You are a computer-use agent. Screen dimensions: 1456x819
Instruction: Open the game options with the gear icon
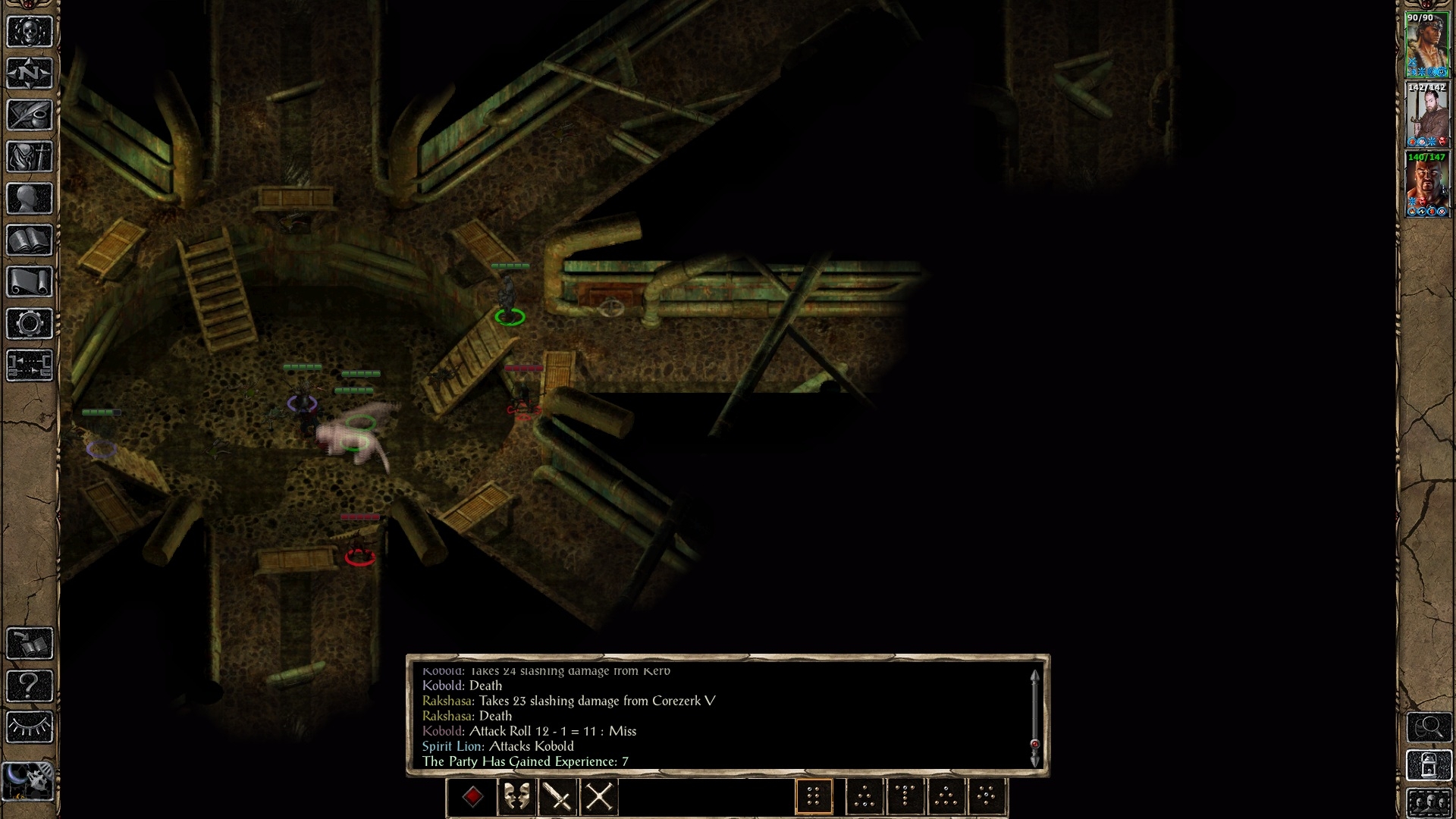[x=30, y=324]
